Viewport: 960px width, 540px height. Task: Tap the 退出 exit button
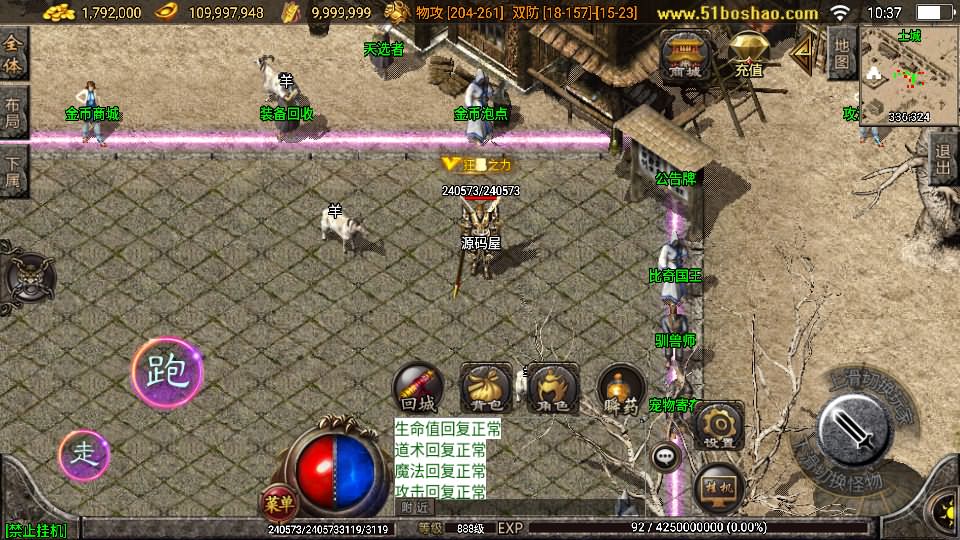(942, 160)
